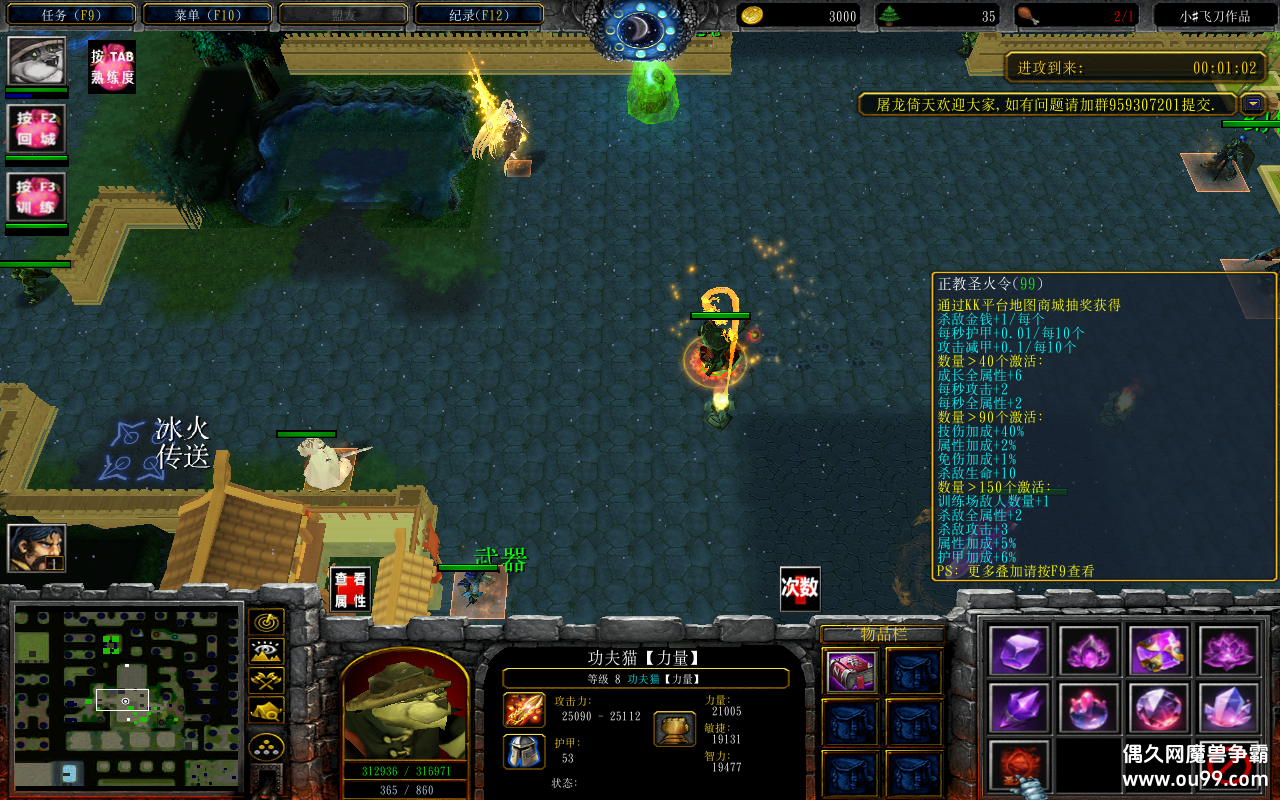The height and width of the screenshot is (800, 1280).
Task: Click the F3 训练 training icon
Action: click(37, 197)
